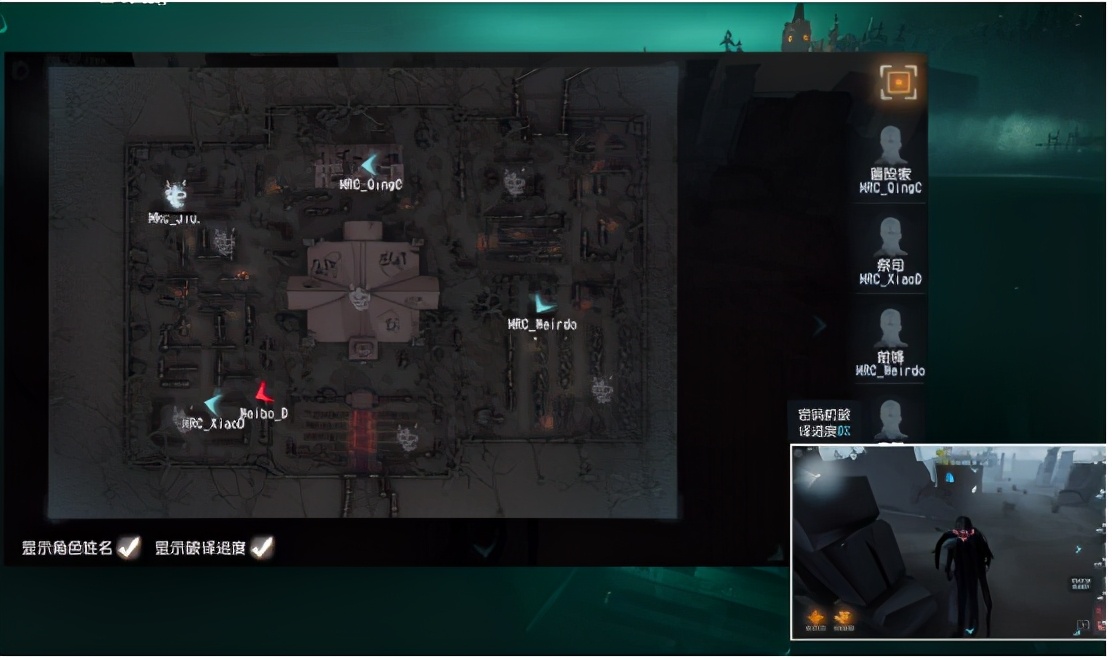Click the down-pointing chevron below the map

point(483,549)
